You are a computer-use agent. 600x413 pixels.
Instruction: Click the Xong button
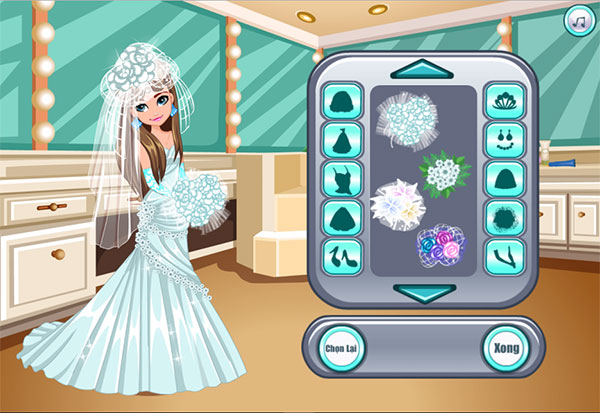pyautogui.click(x=504, y=348)
